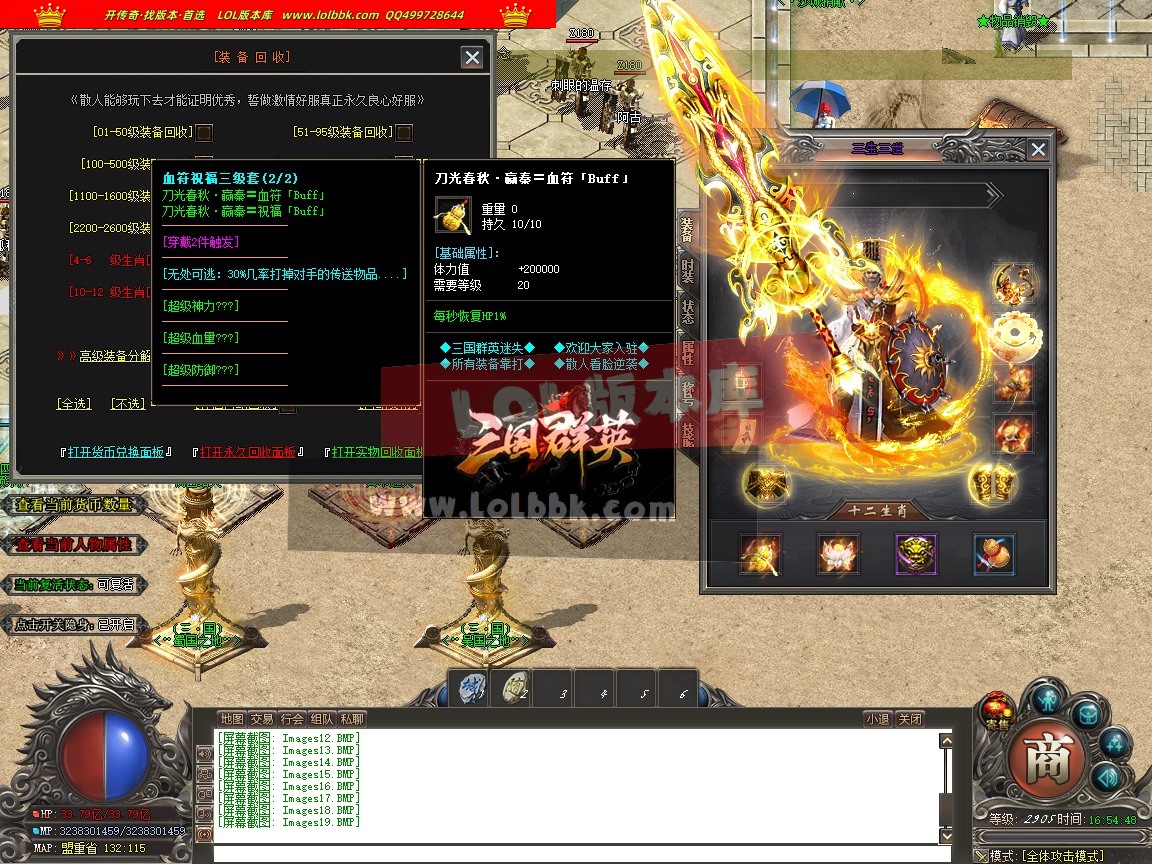Select the golden gourd zodiac slot

pos(994,554)
